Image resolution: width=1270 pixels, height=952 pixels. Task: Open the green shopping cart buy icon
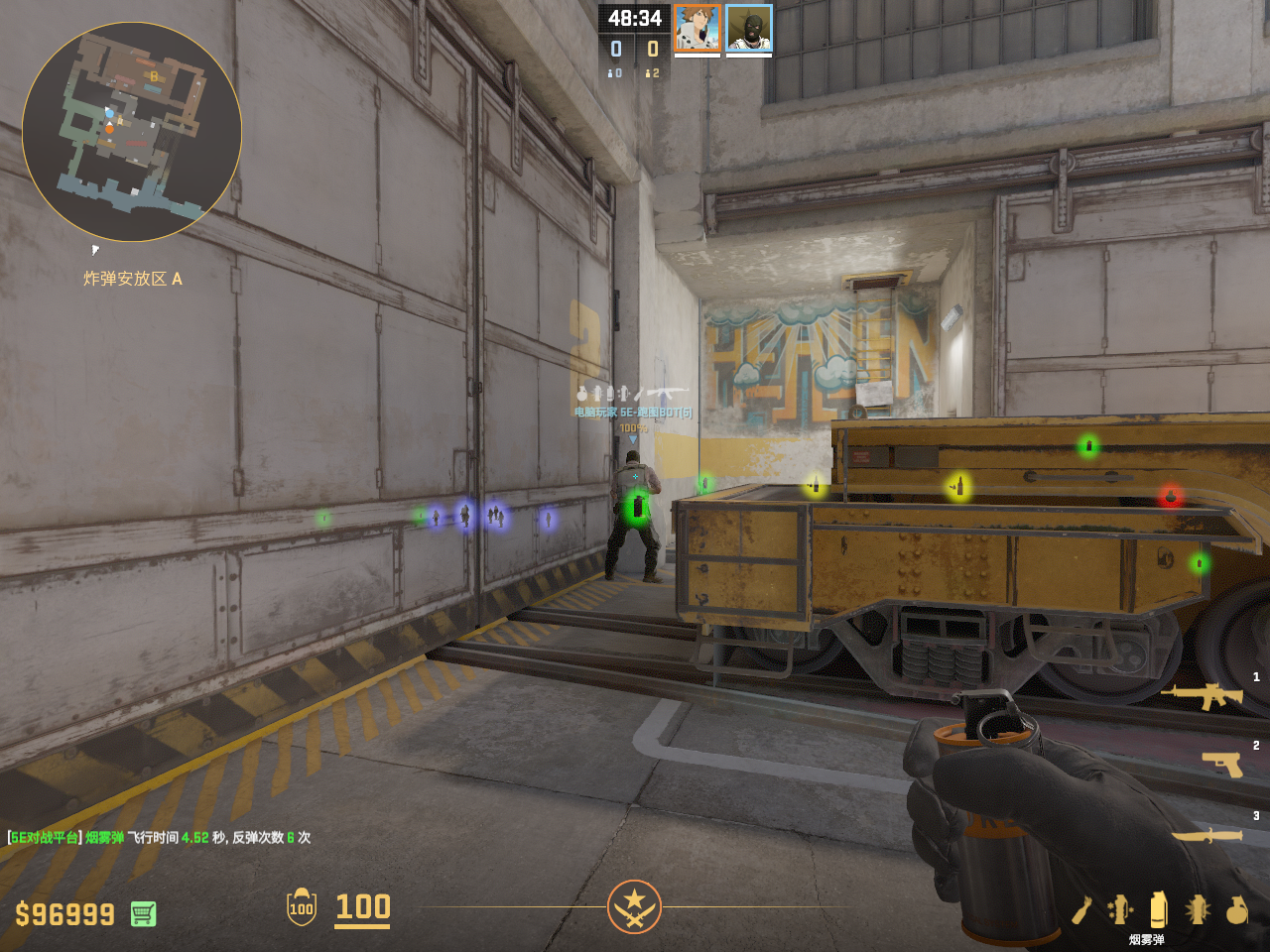[143, 913]
